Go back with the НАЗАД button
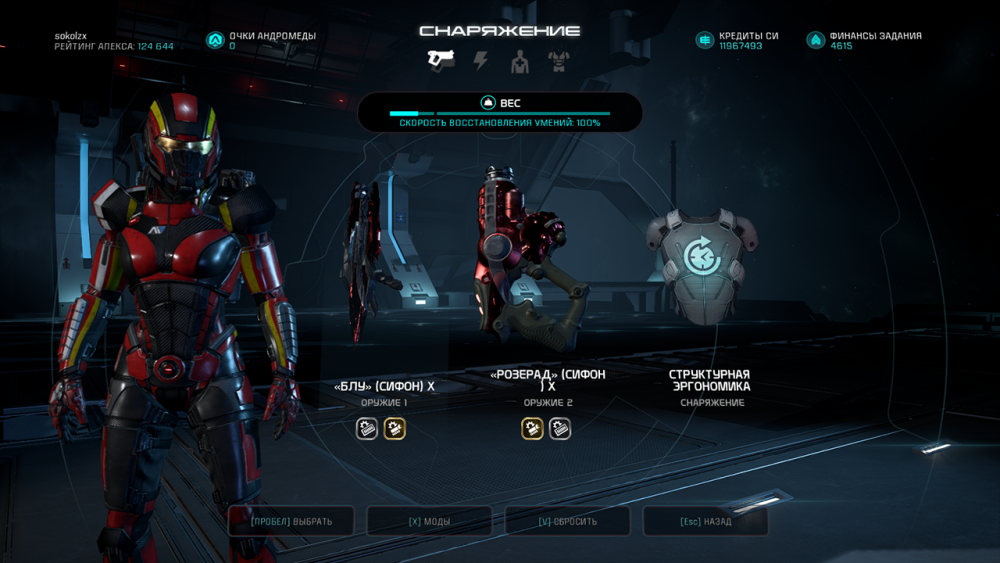Screen dimensions: 1000x563 [x=705, y=521]
